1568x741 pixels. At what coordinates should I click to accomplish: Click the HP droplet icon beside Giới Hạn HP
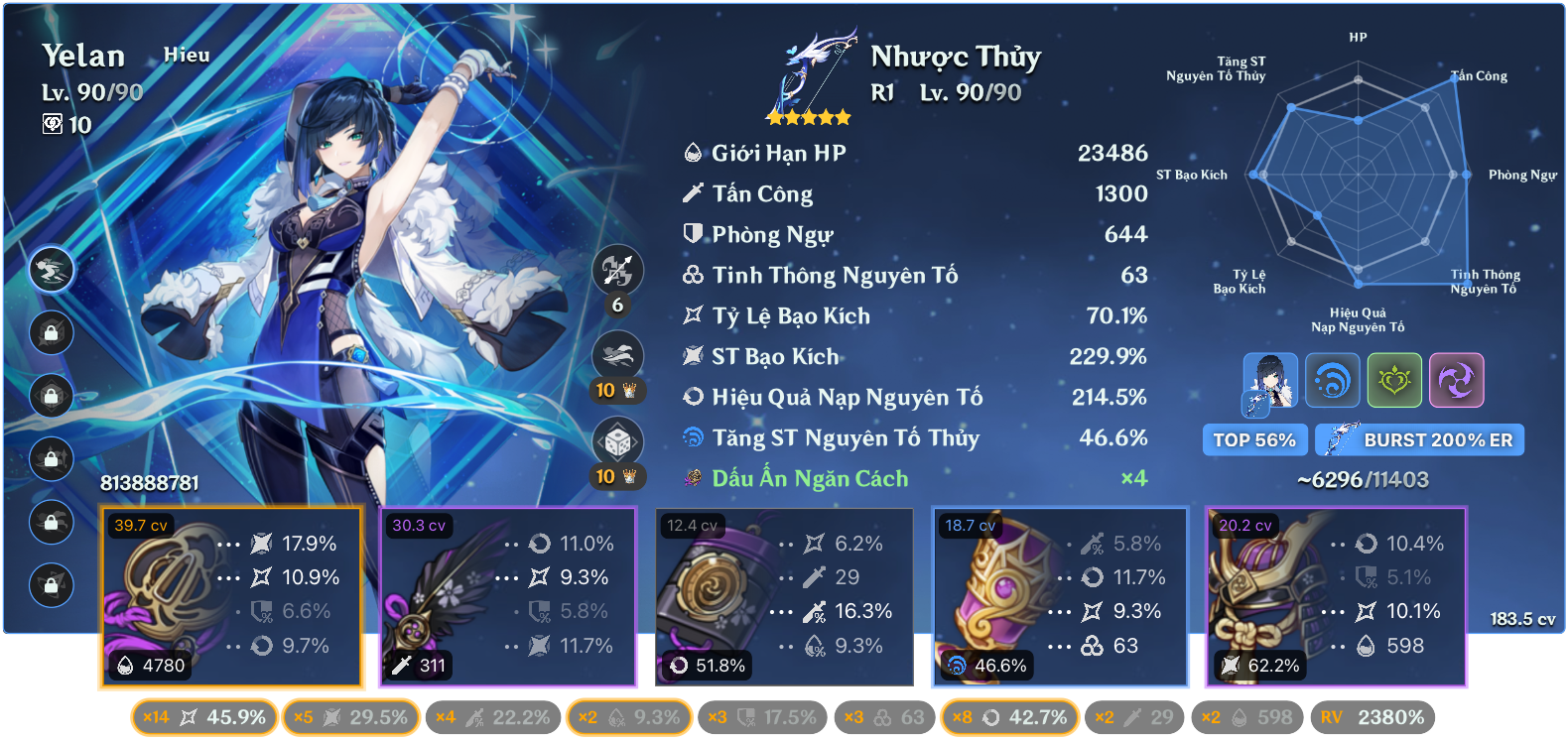pos(692,153)
